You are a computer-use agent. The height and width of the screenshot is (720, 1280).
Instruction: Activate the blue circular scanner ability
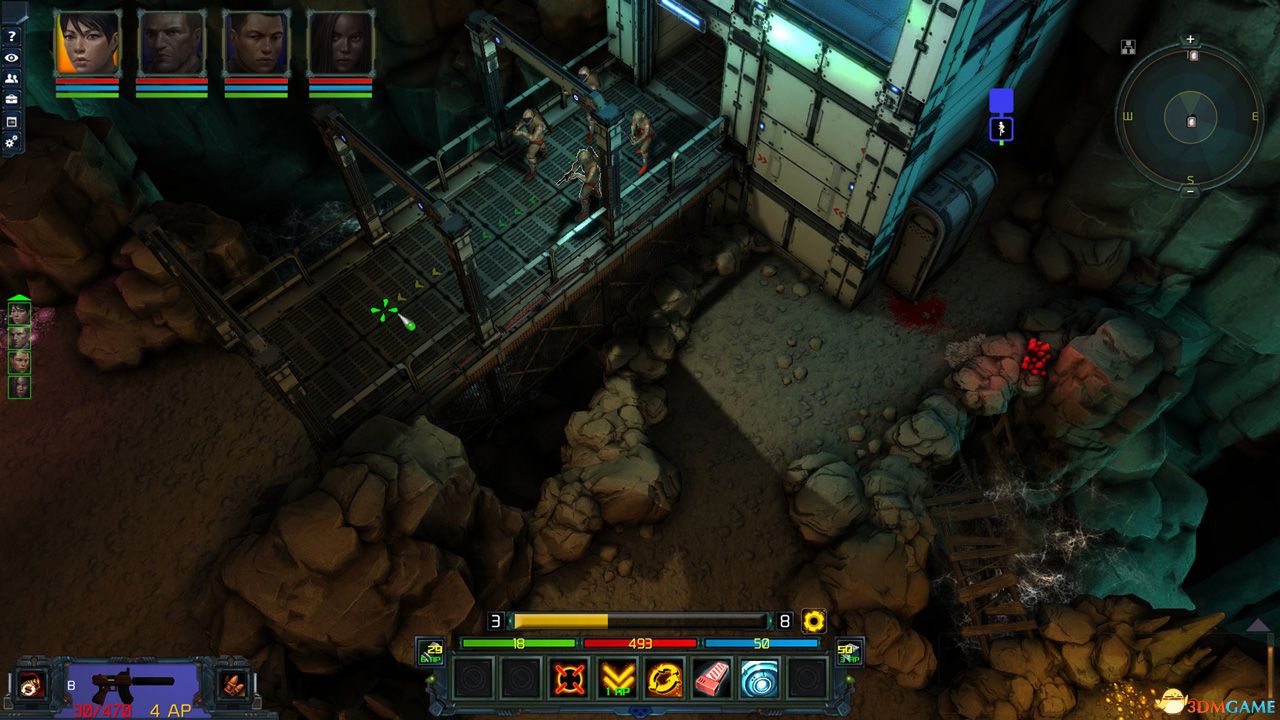[x=760, y=680]
